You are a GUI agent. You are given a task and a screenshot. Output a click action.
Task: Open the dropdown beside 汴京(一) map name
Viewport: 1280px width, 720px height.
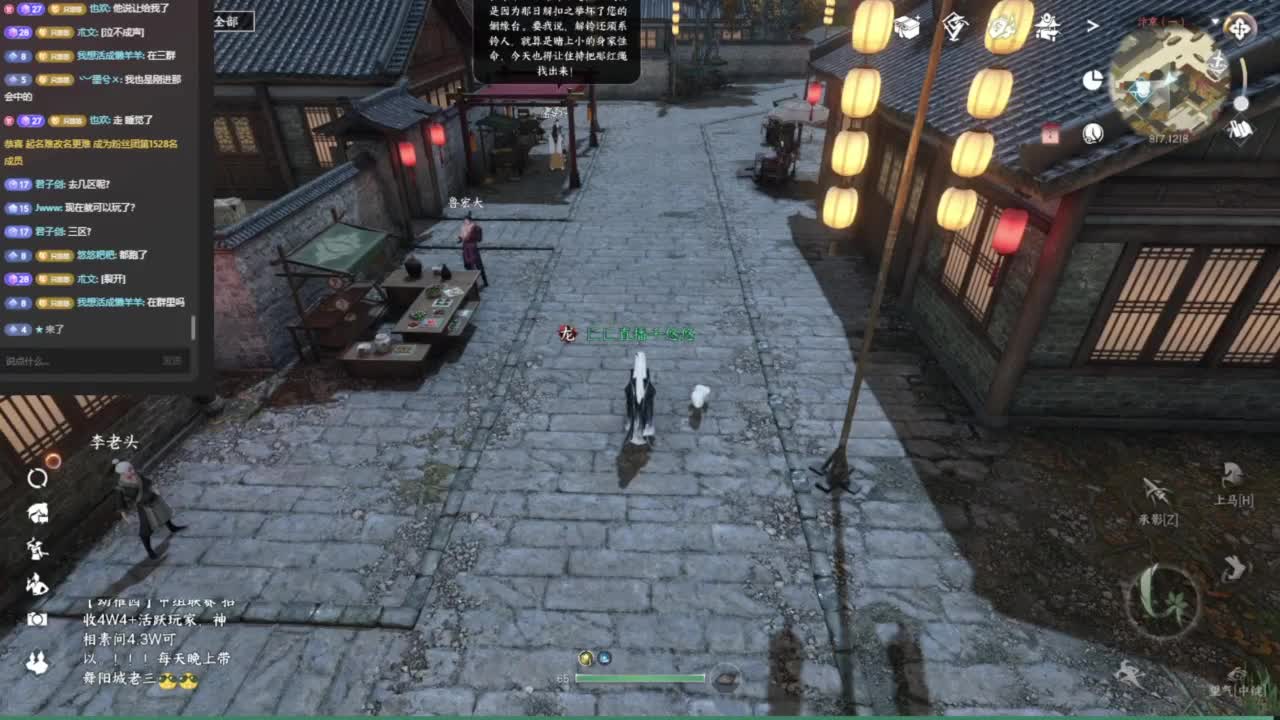pyautogui.click(x=1215, y=21)
